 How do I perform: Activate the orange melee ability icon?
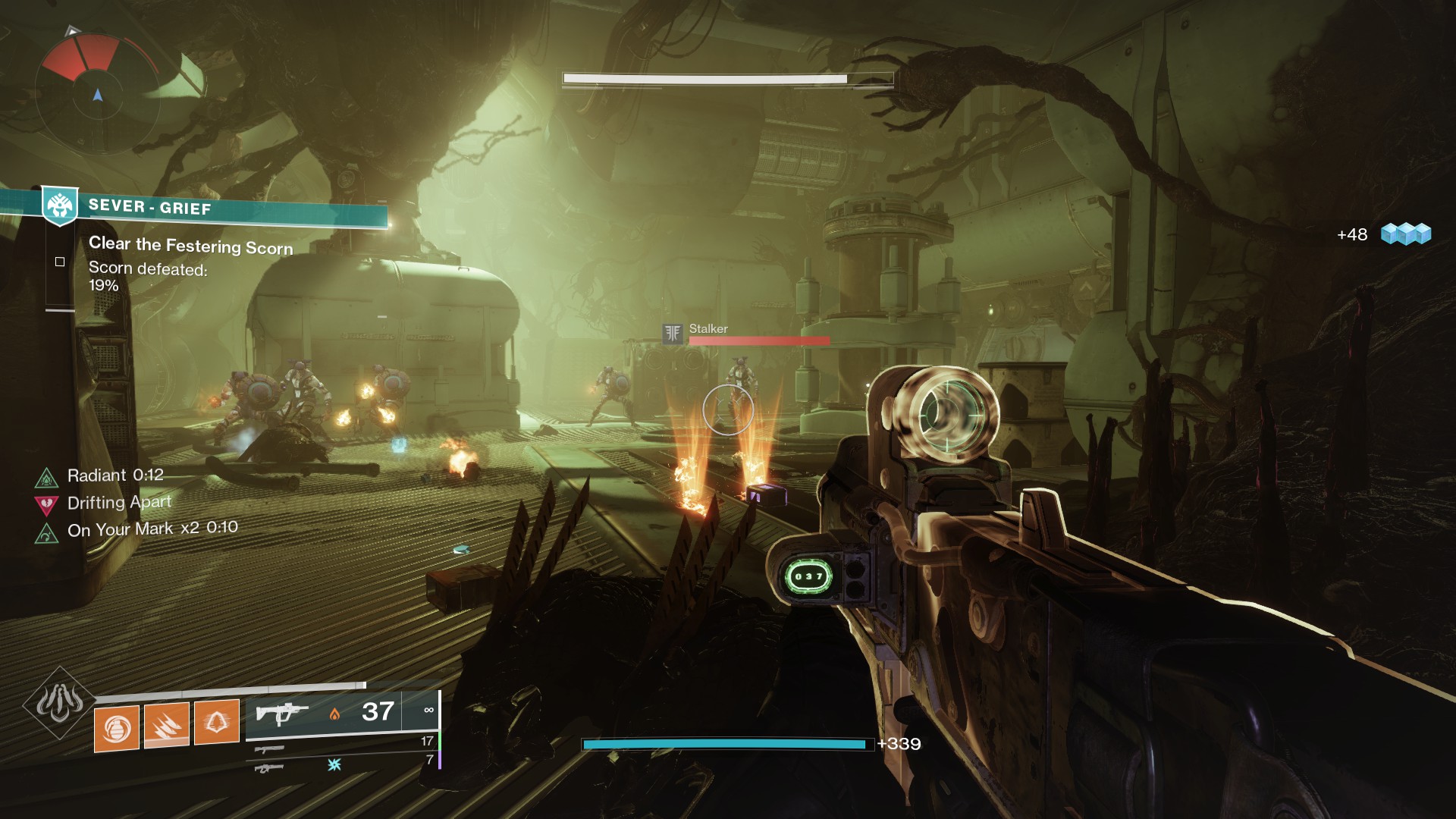pyautogui.click(x=167, y=725)
